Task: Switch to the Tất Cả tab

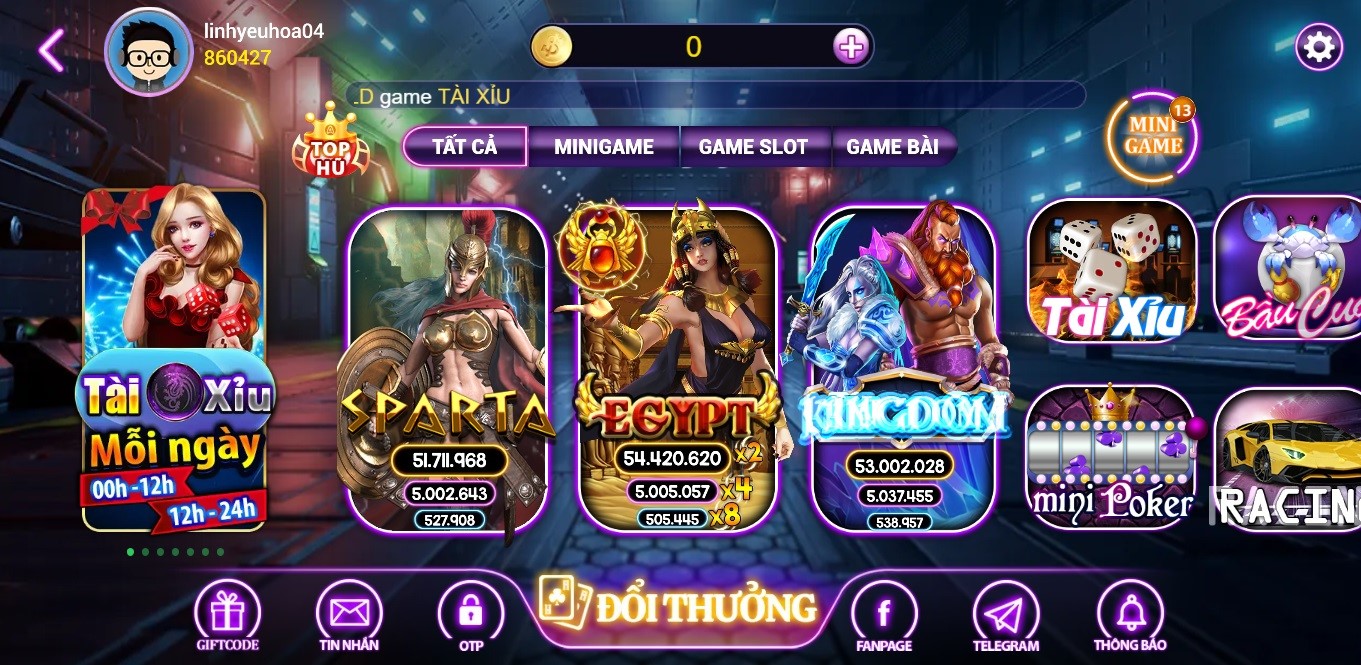Action: point(464,146)
